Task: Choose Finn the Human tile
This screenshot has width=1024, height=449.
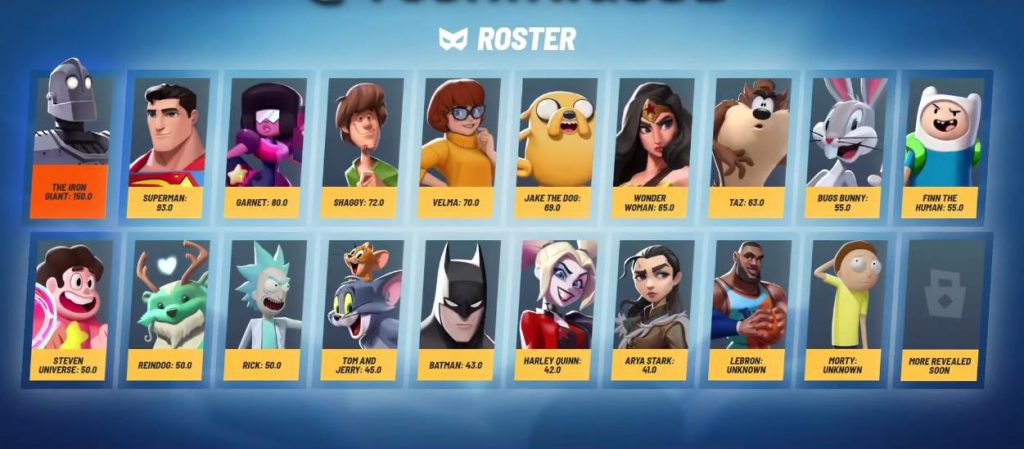Action: (x=942, y=146)
